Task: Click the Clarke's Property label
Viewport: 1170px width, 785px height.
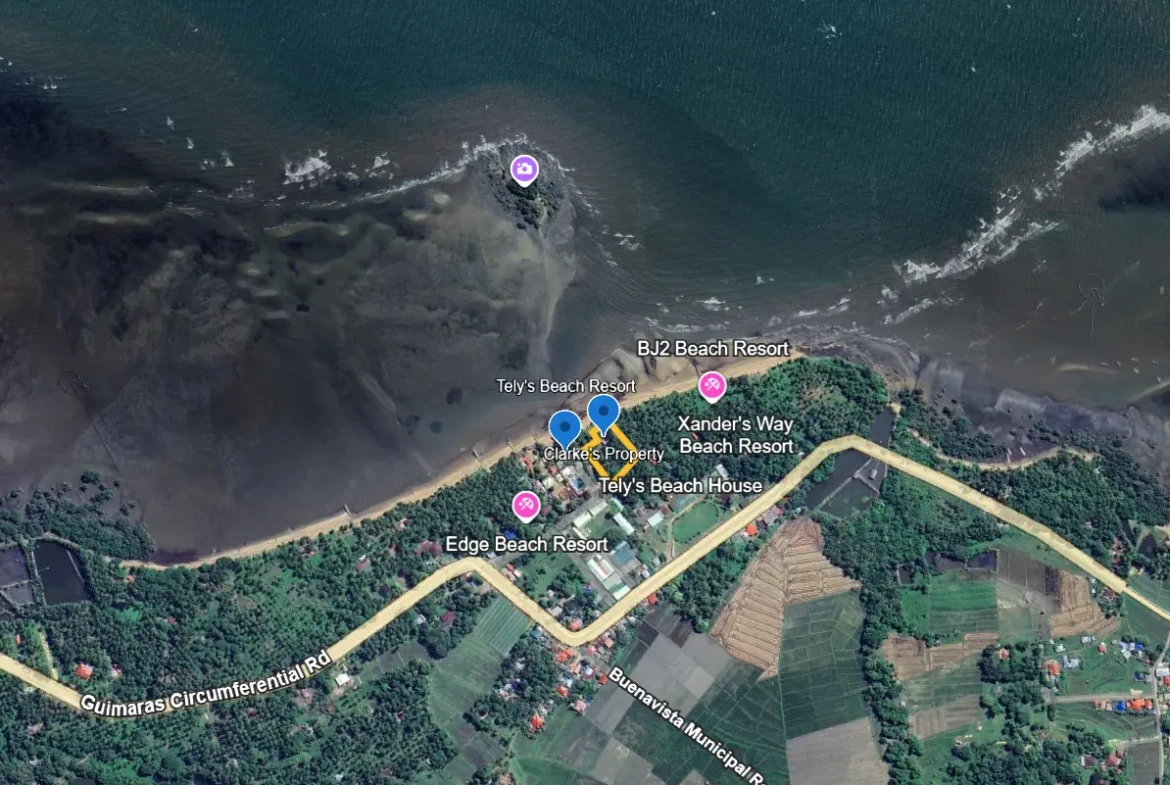Action: pos(603,454)
